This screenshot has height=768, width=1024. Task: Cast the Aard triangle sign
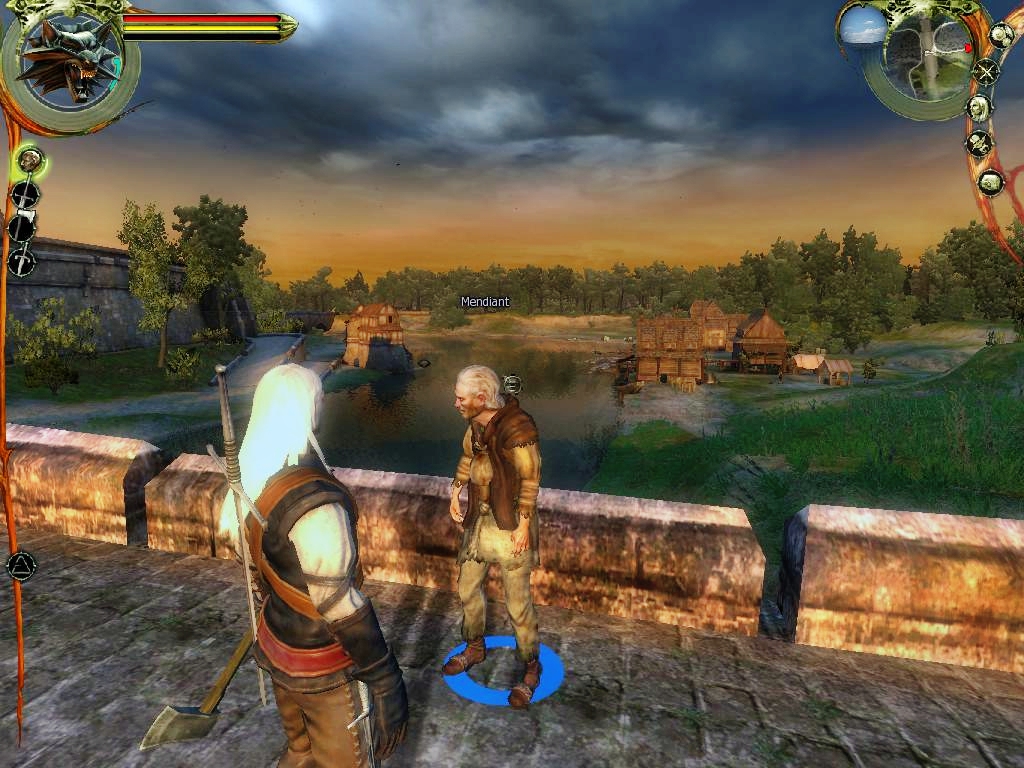pyautogui.click(x=20, y=567)
